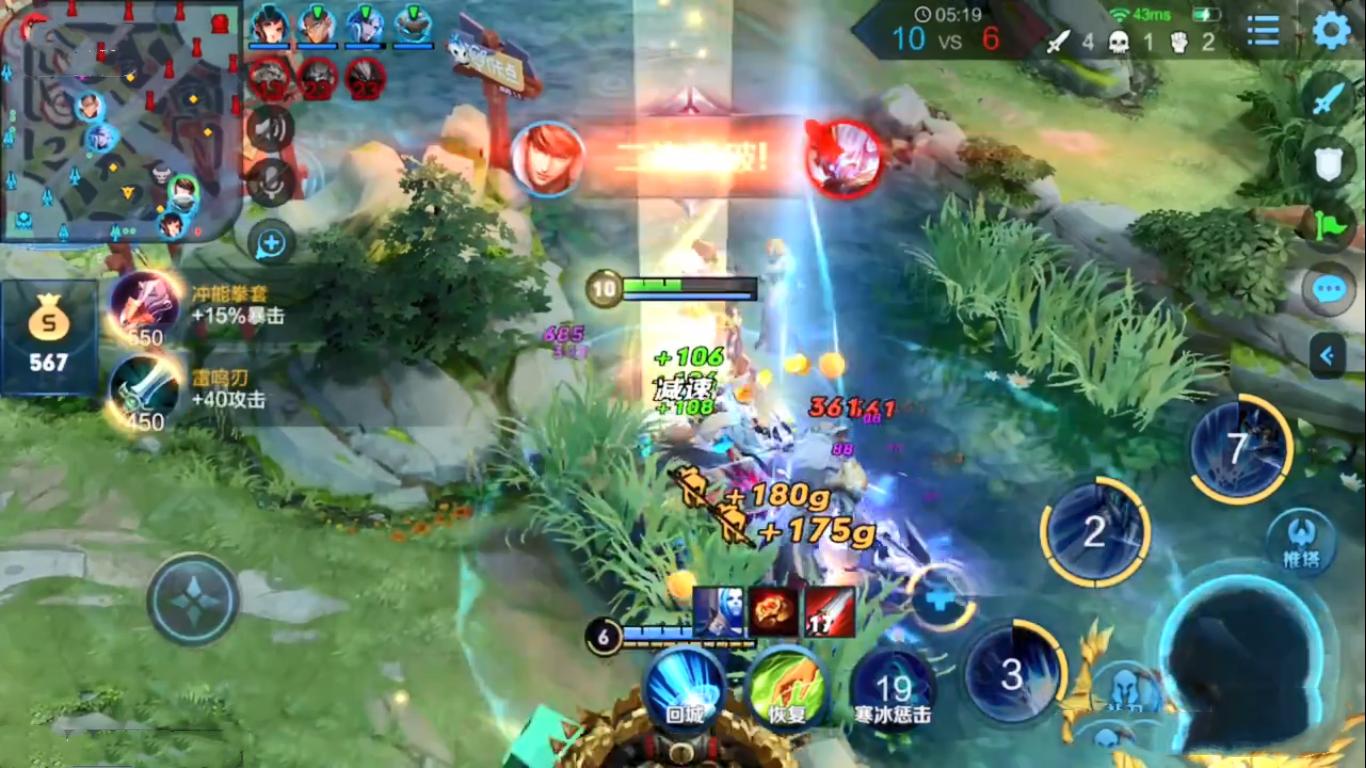Toggle the speaker sound icon
Image resolution: width=1366 pixels, height=768 pixels.
[x=271, y=128]
